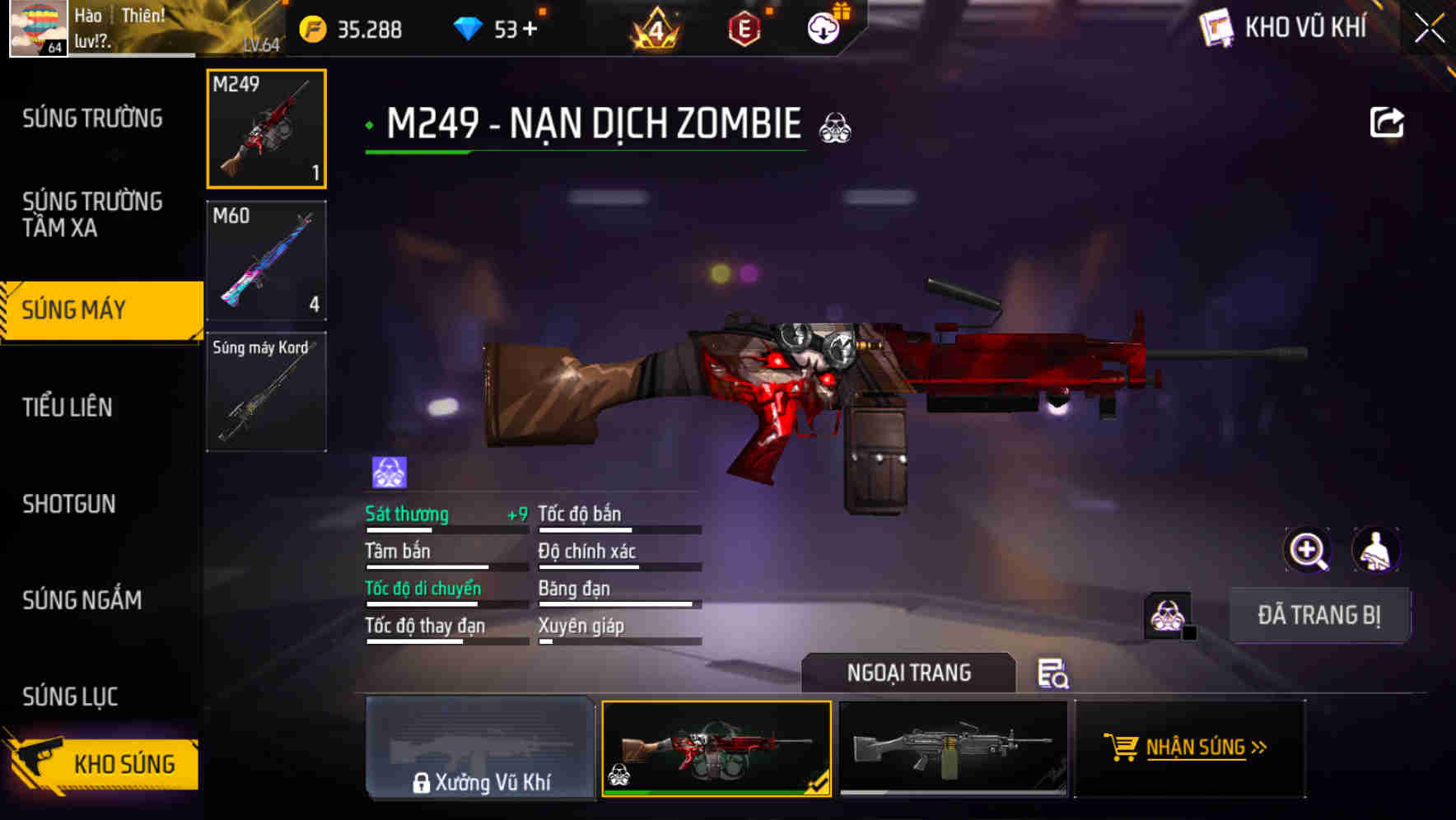The width and height of the screenshot is (1456, 820).
Task: Toggle the Tốc độ di chuyển stat row
Action: point(424,588)
